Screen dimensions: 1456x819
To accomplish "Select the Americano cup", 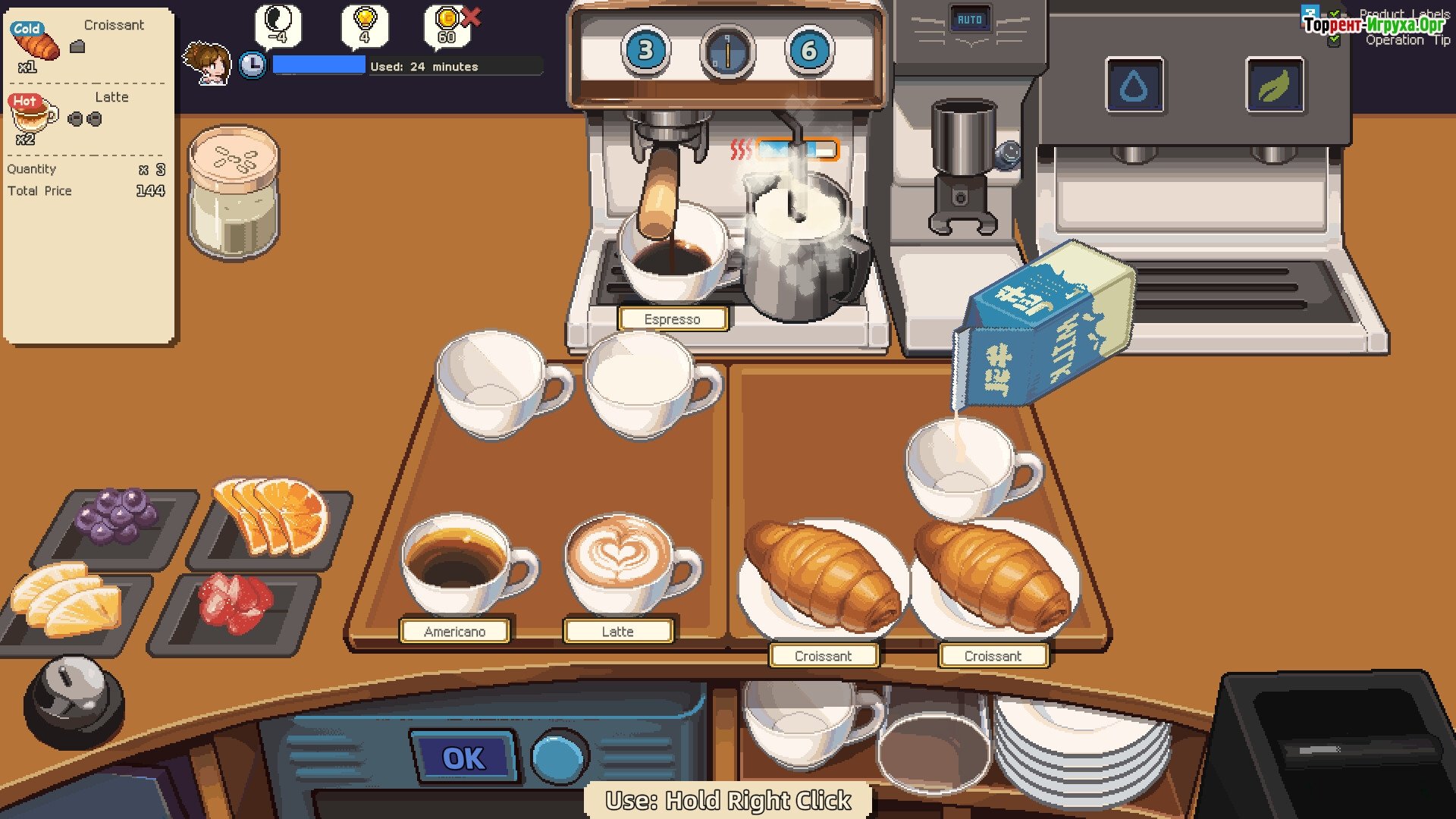I will (459, 565).
